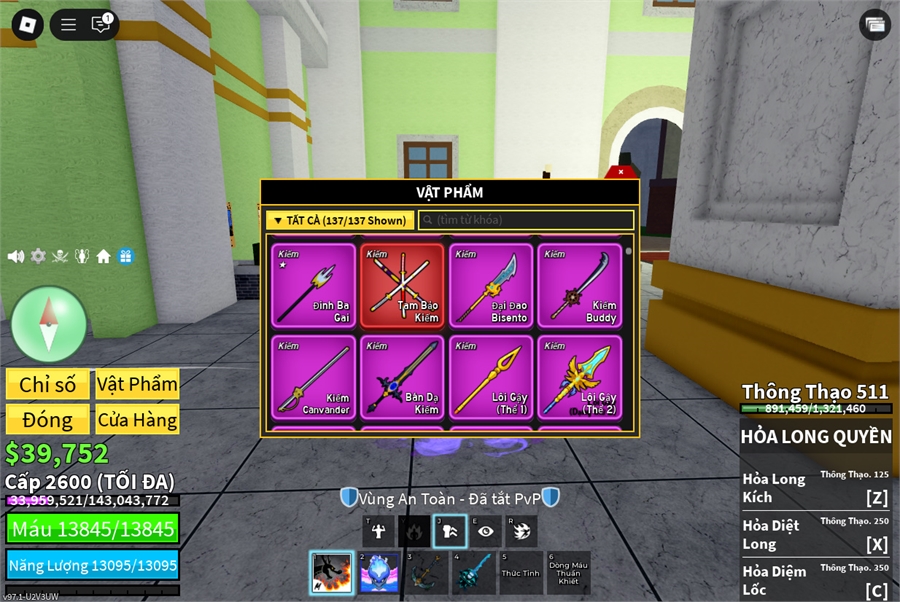Select the fire dragon hotbar slot
The width and height of the screenshot is (900, 602).
331,573
